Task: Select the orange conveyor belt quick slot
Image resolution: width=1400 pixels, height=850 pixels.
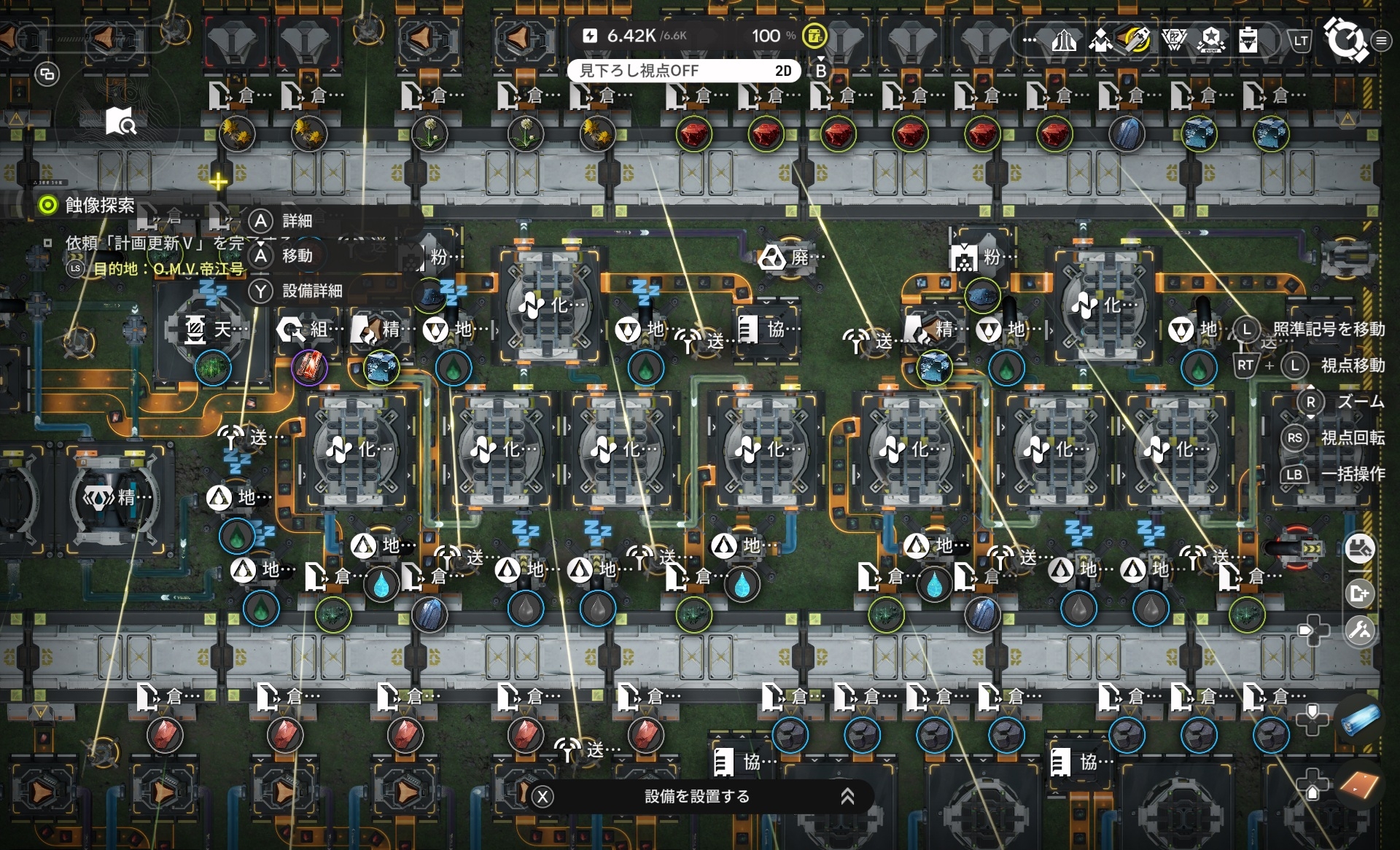Action: coord(1360,786)
